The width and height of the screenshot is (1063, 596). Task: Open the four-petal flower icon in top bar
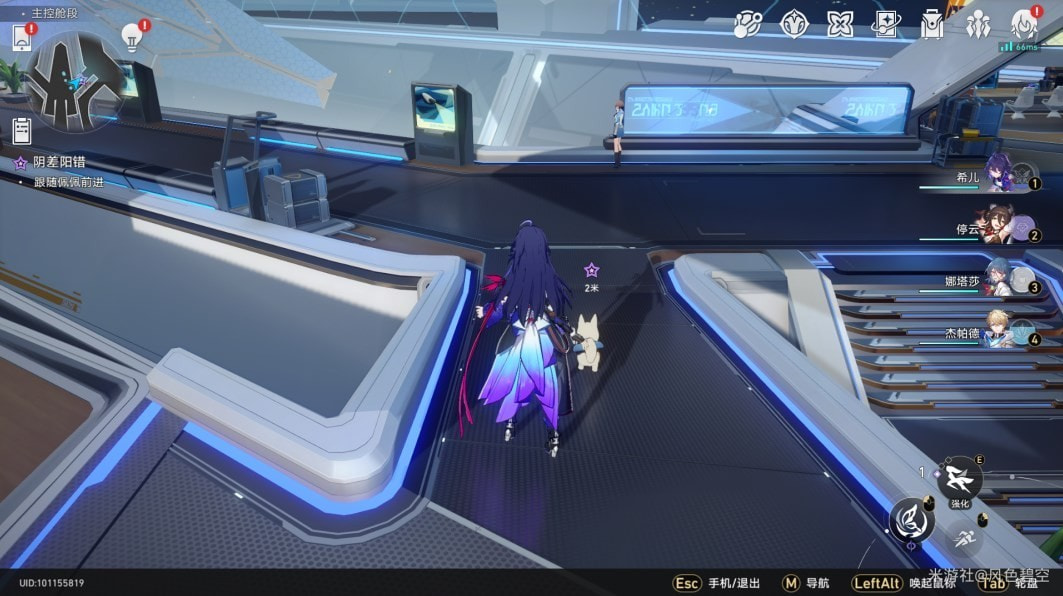tap(840, 24)
